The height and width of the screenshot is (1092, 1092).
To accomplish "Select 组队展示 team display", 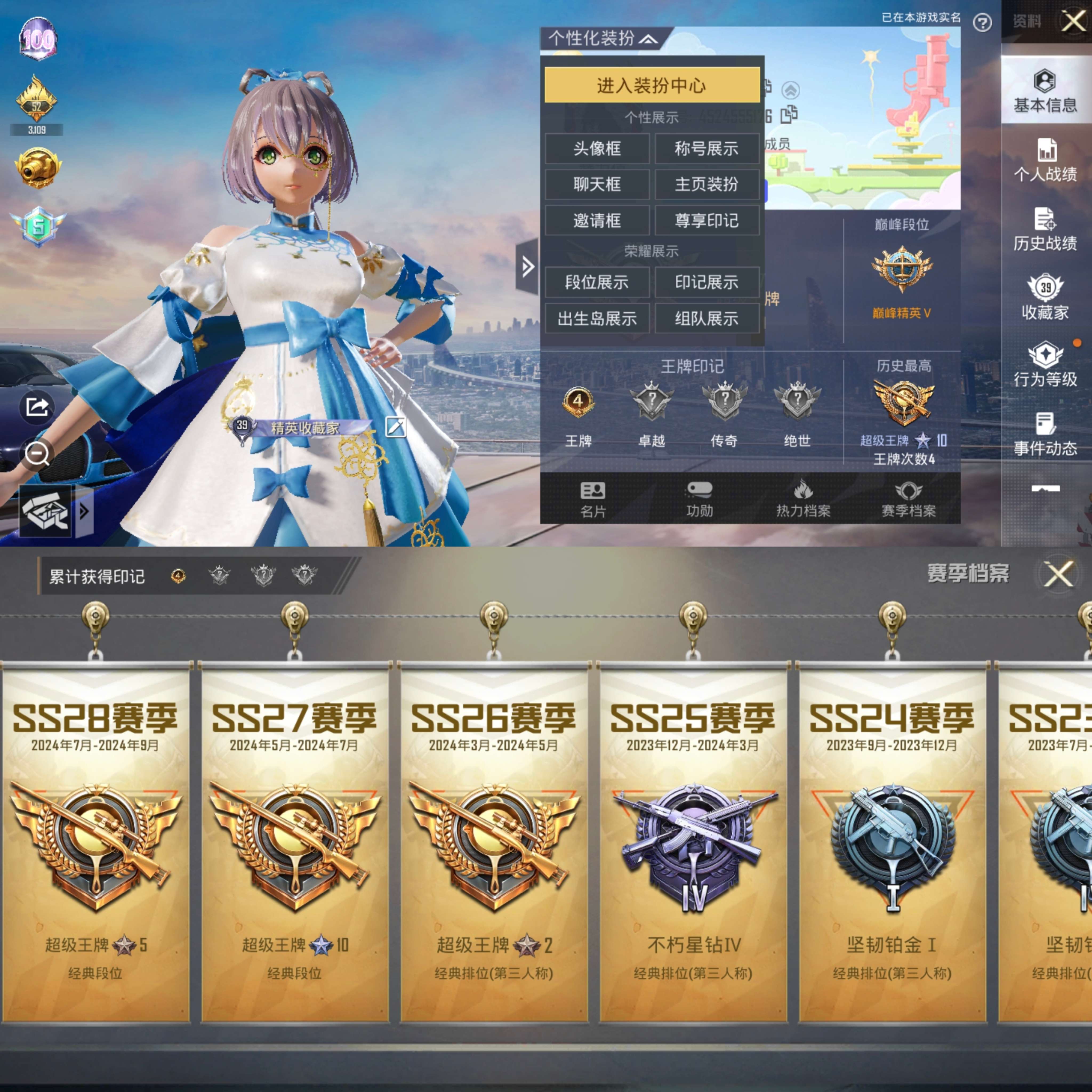I will click(x=706, y=319).
